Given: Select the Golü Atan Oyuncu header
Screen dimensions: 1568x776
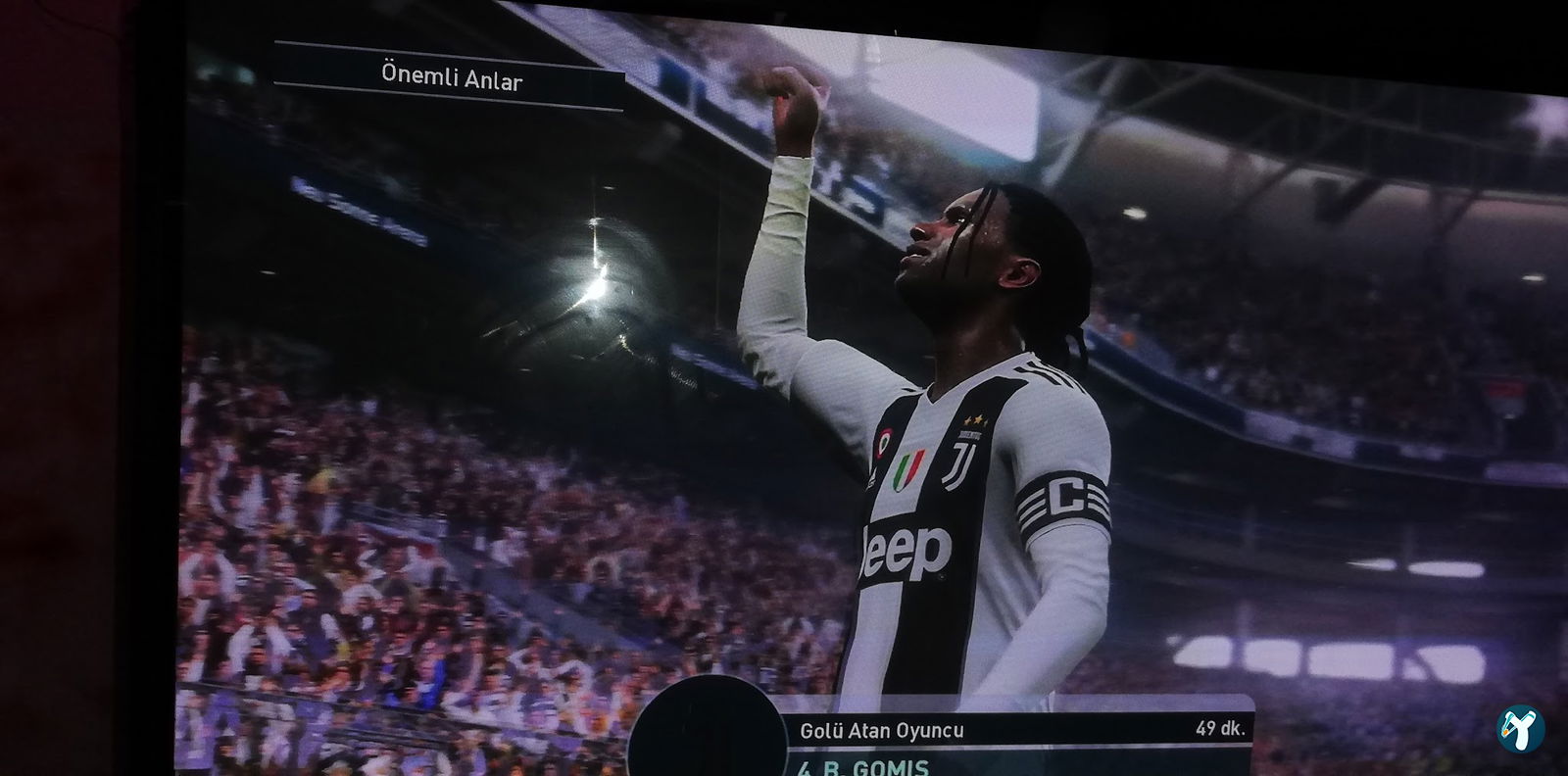Looking at the screenshot, I should 880,730.
